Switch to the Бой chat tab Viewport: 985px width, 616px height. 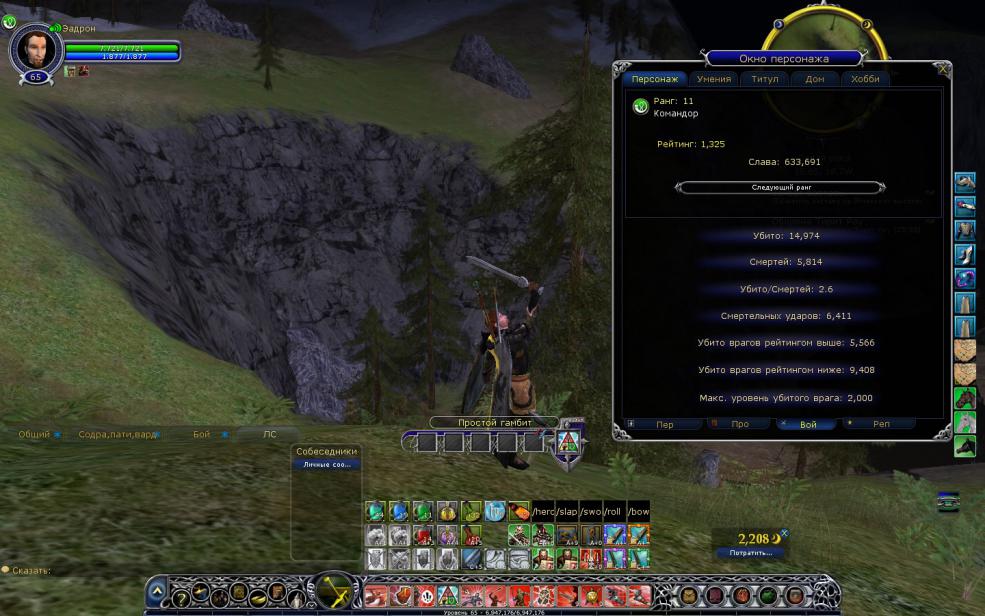202,434
